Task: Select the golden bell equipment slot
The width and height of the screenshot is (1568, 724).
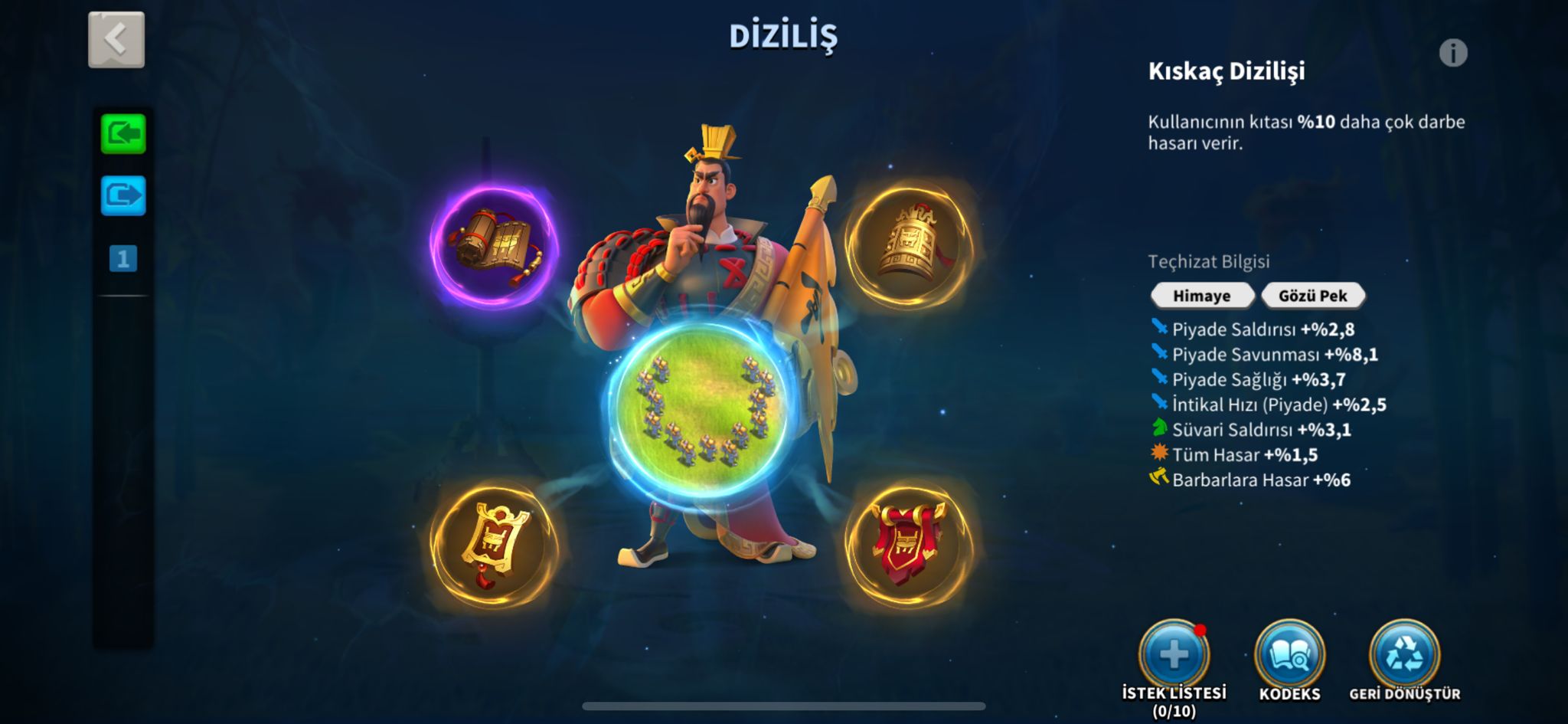Action: tap(910, 244)
